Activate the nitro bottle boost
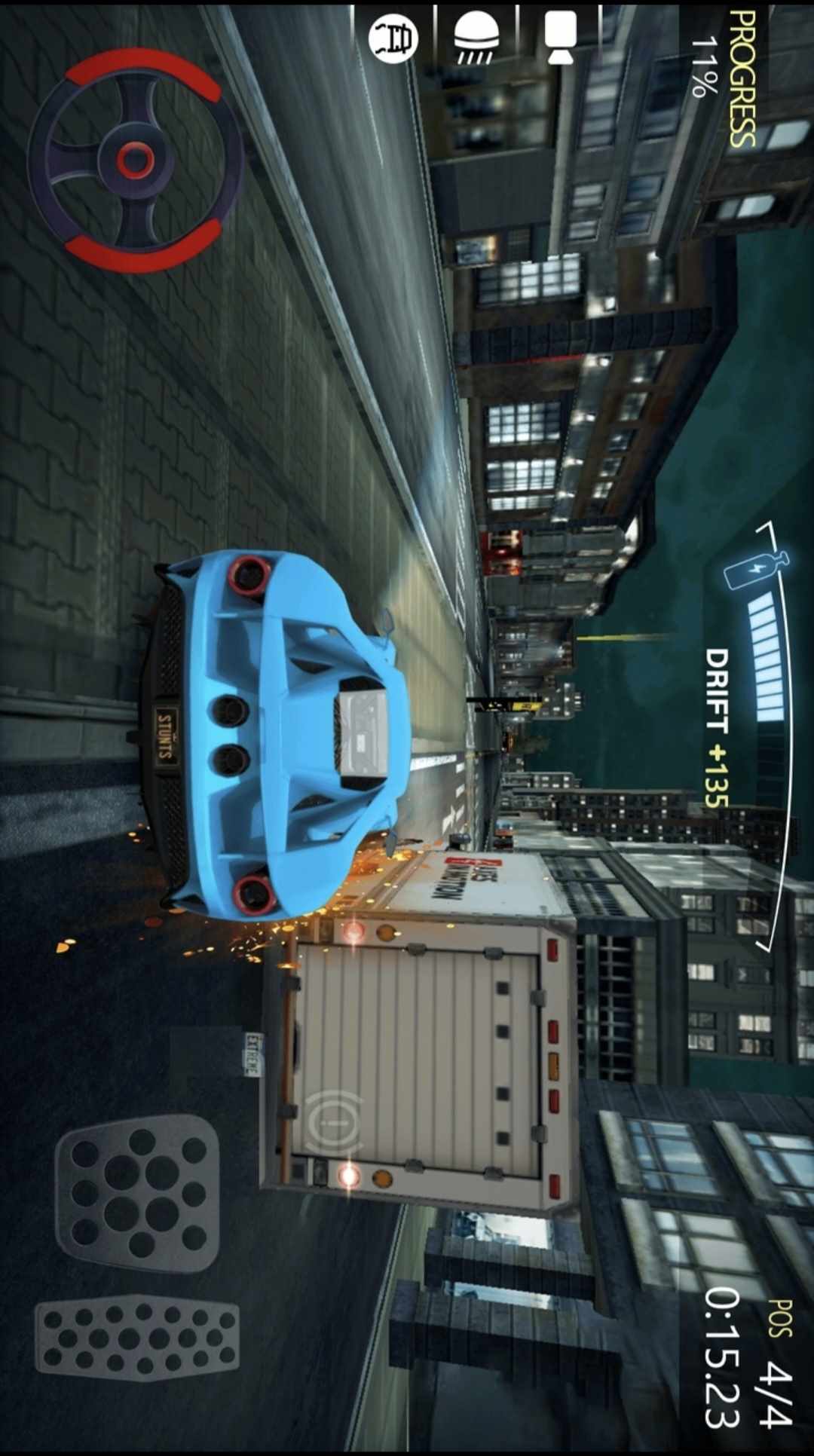Screen dimensions: 814x1456 (x=756, y=569)
